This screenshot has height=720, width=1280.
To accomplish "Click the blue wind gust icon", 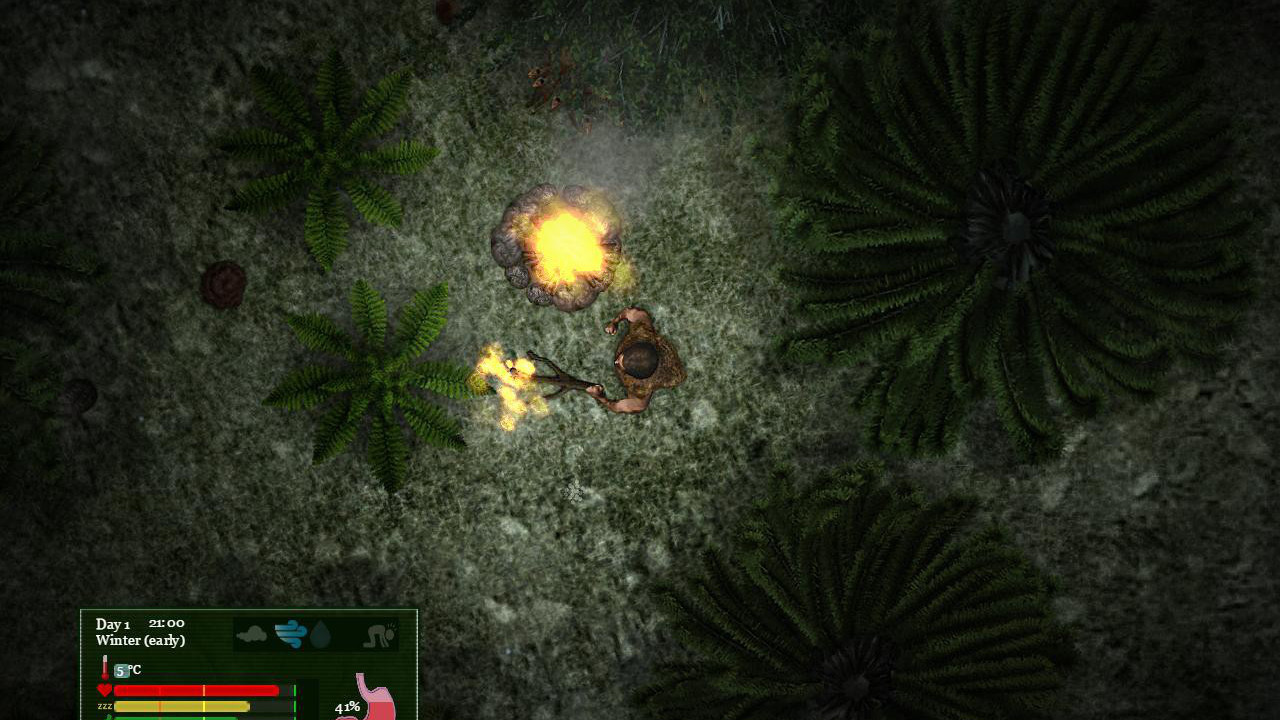I will click(x=289, y=635).
